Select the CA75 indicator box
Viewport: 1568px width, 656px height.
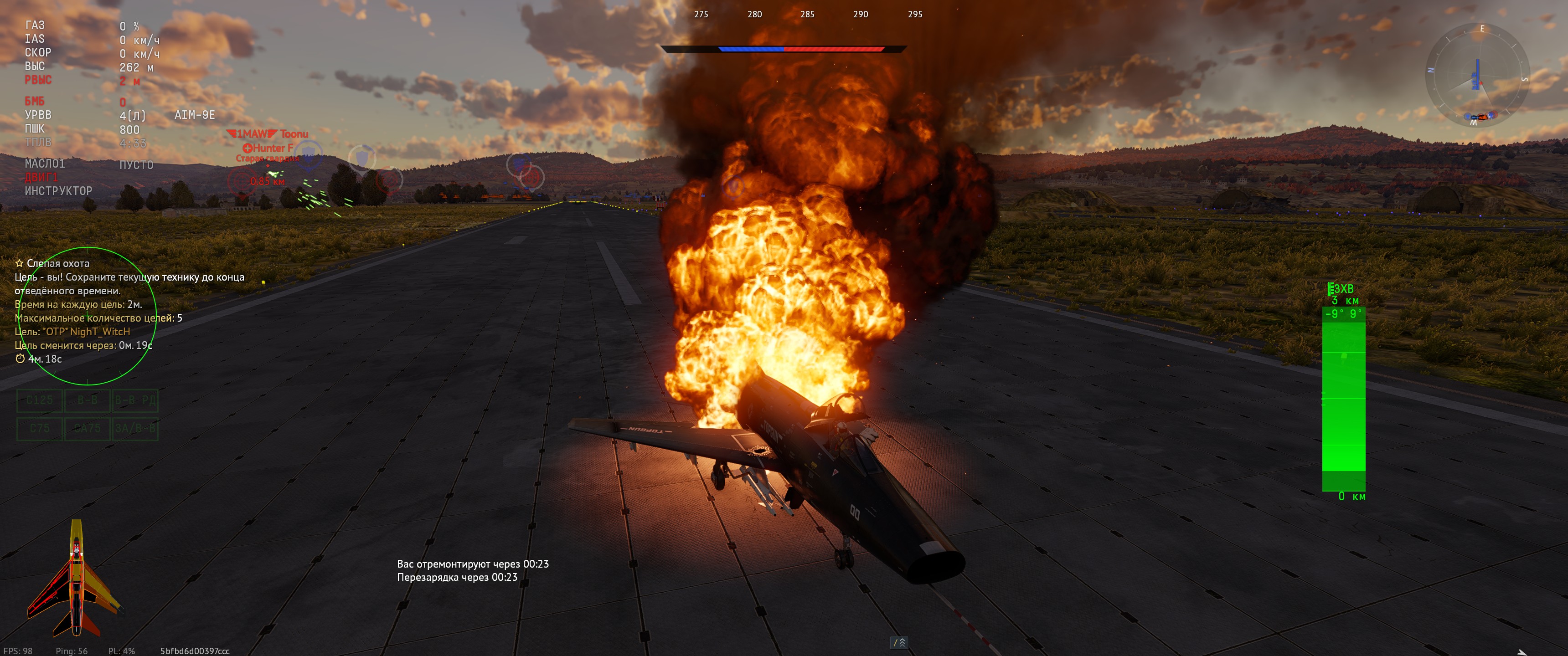(x=87, y=428)
